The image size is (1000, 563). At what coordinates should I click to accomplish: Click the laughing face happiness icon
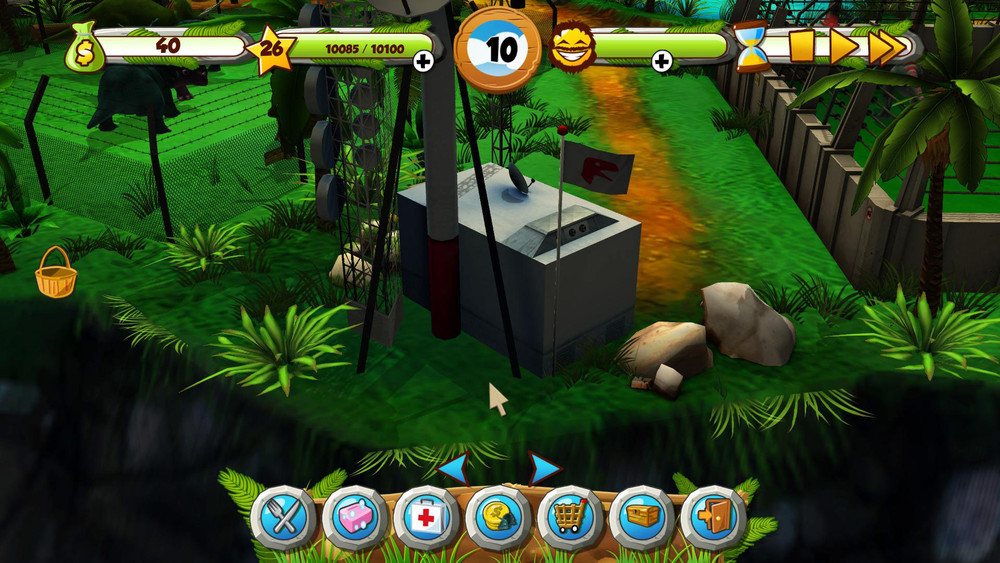point(573,46)
